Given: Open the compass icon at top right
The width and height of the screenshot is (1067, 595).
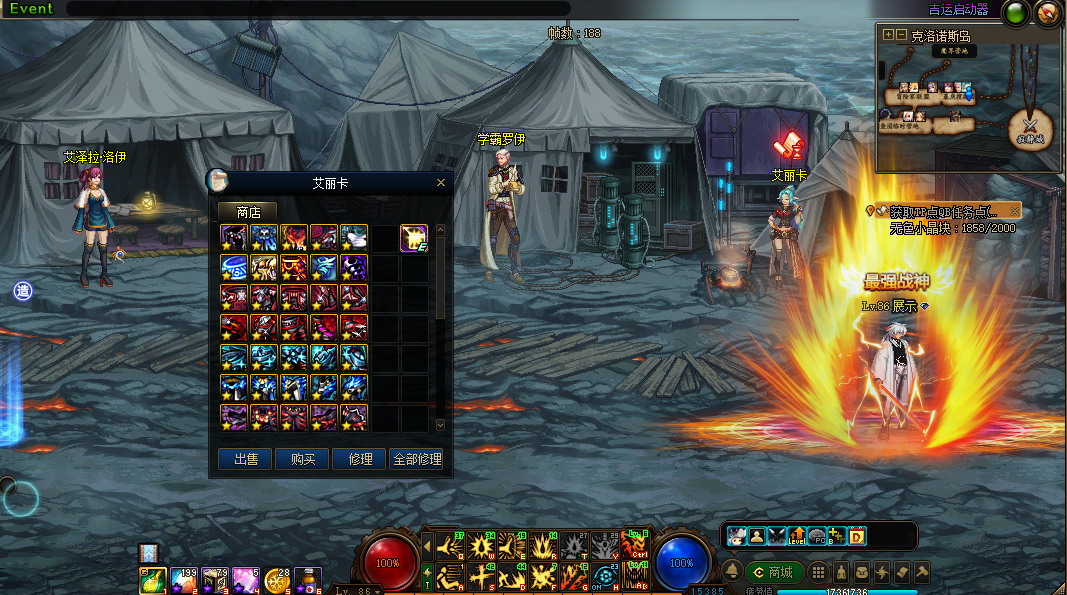Looking at the screenshot, I should [1048, 13].
